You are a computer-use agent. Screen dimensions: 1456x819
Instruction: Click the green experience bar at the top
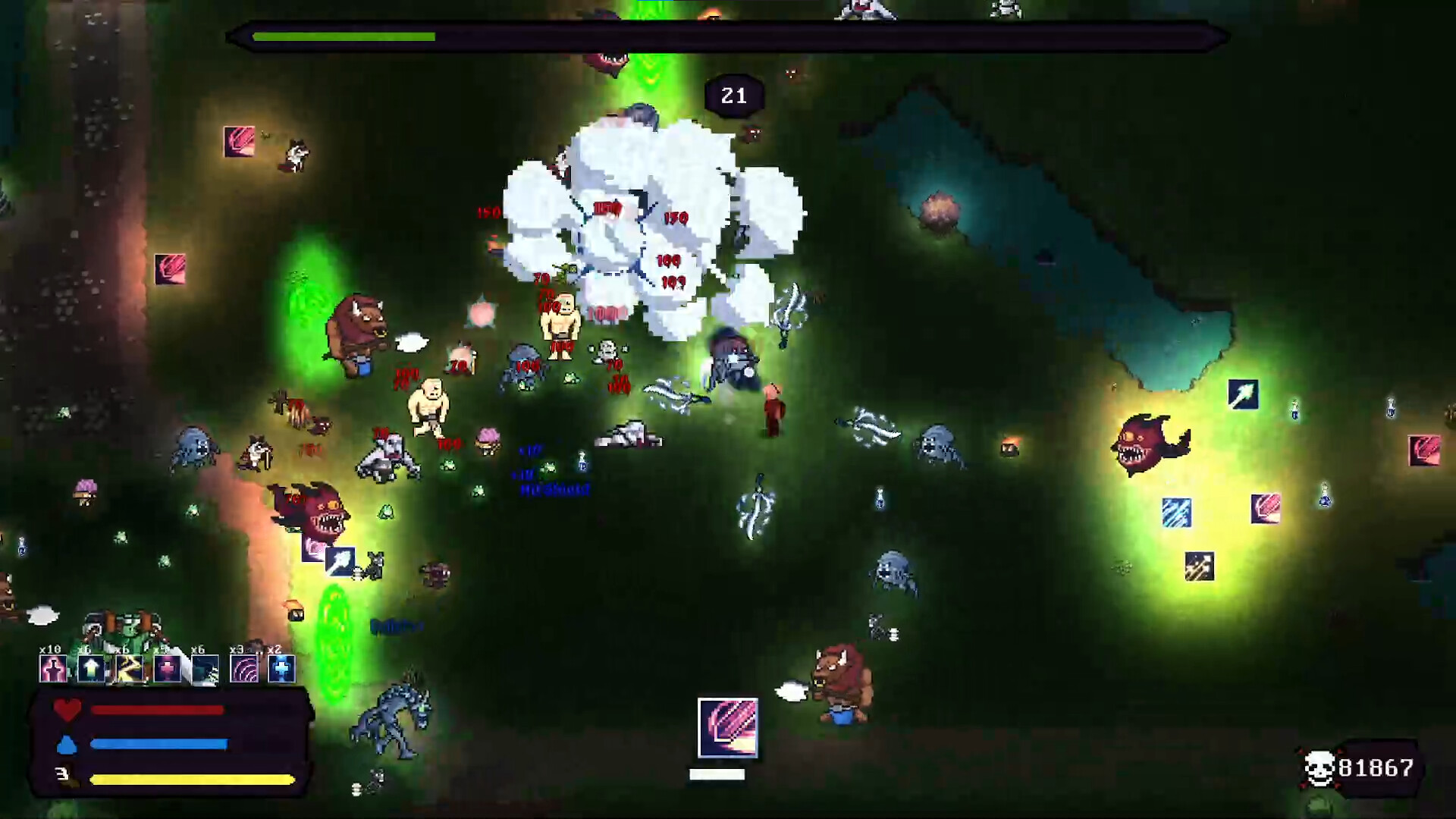tap(345, 36)
